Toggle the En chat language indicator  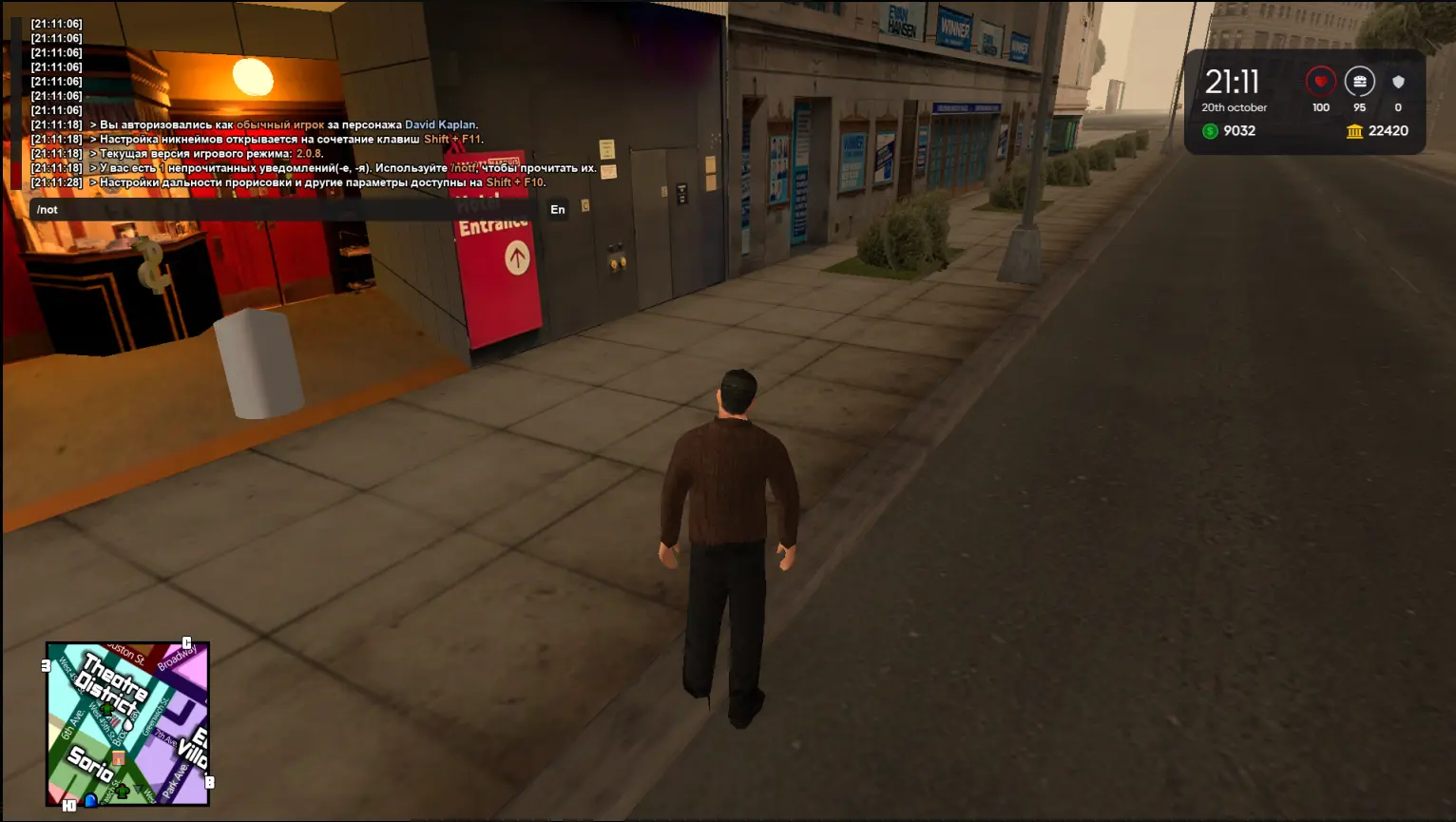tap(558, 210)
